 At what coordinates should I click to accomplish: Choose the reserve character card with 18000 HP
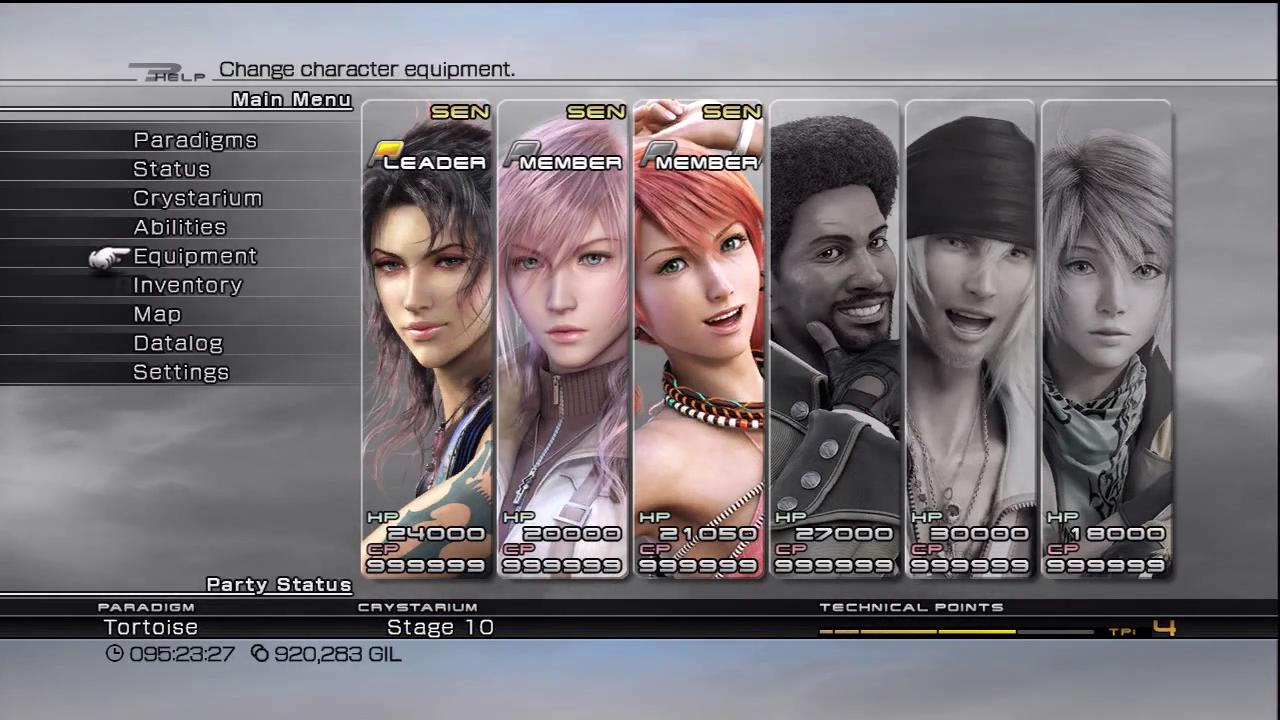(x=1107, y=340)
